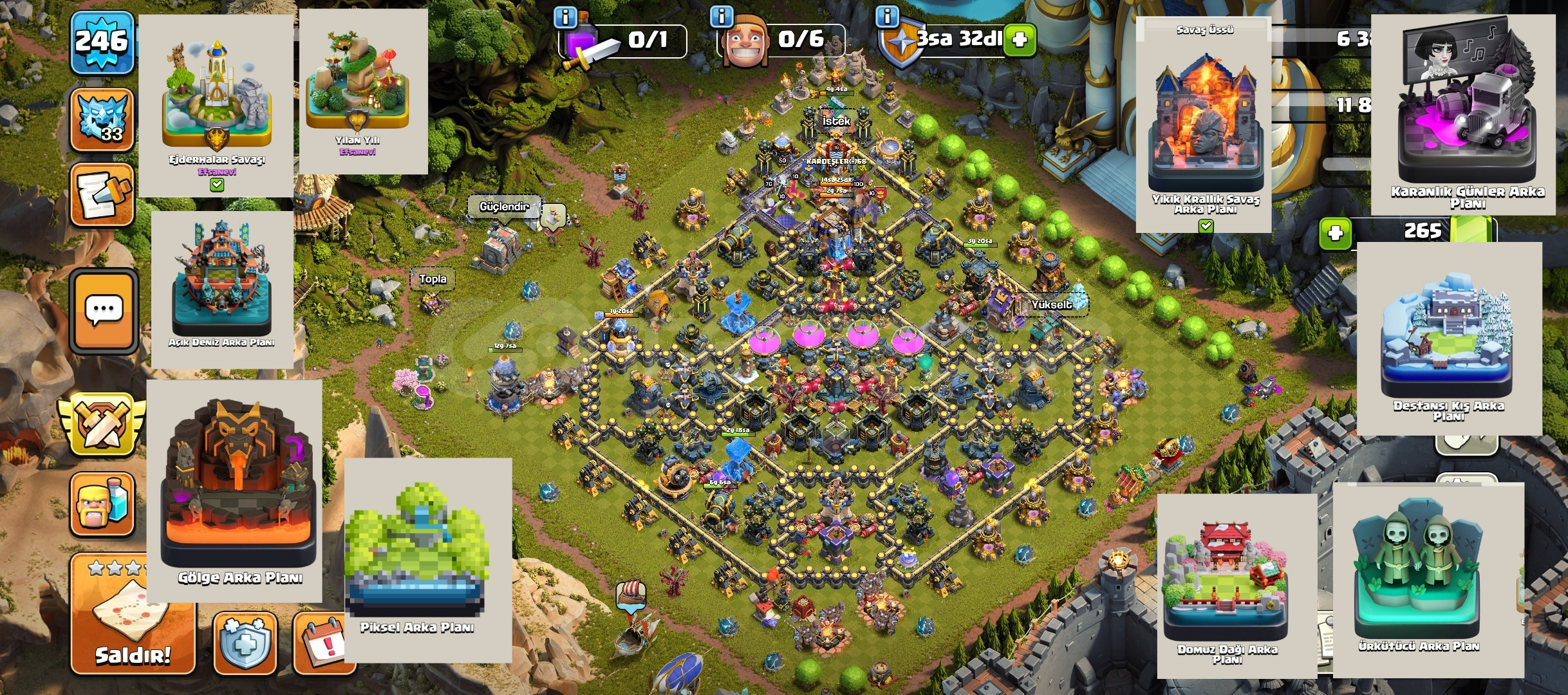Tap the Yükselt upgrade bubble

pos(1052,305)
